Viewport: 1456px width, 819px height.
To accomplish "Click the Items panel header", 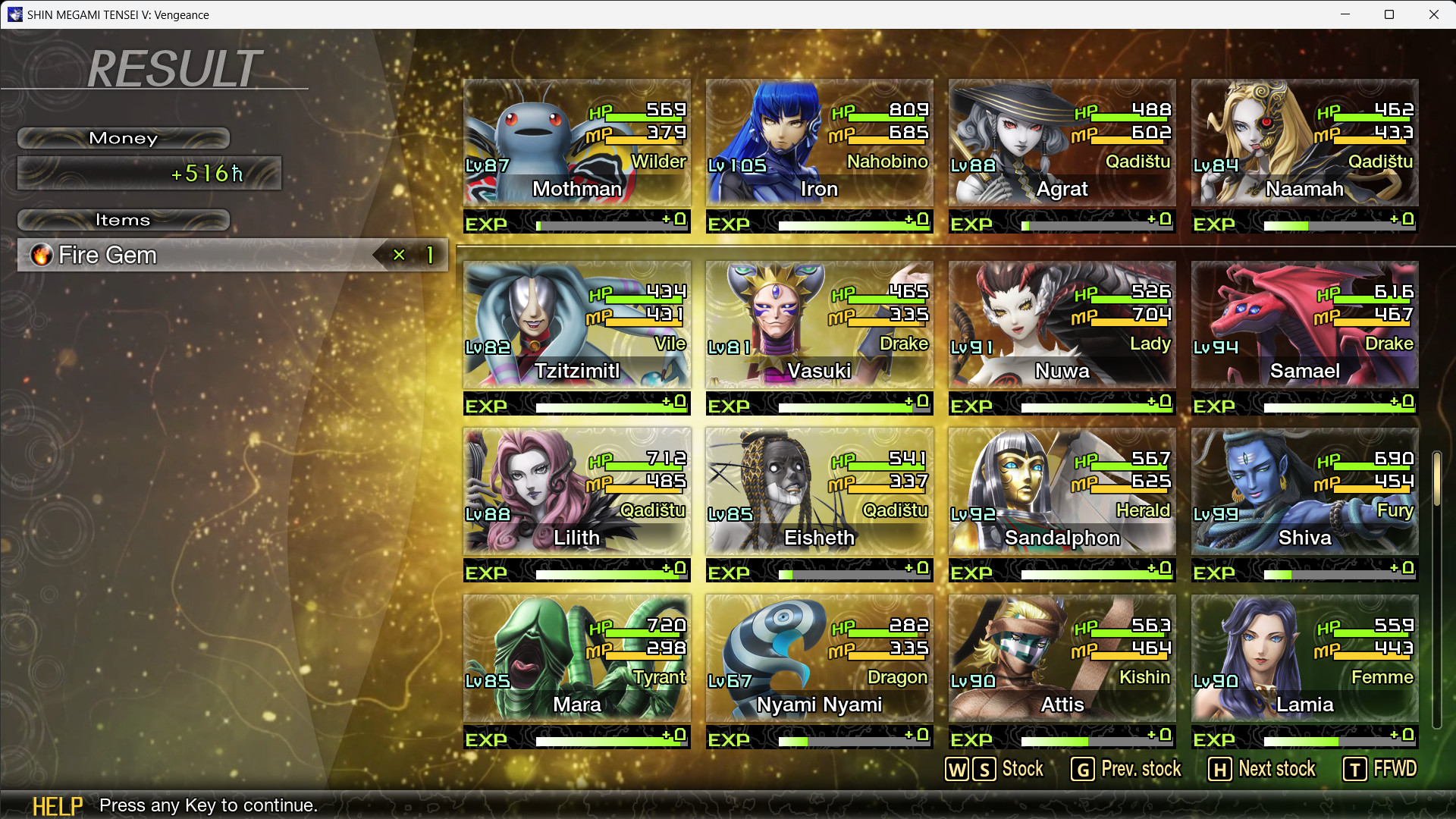I will coord(123,220).
